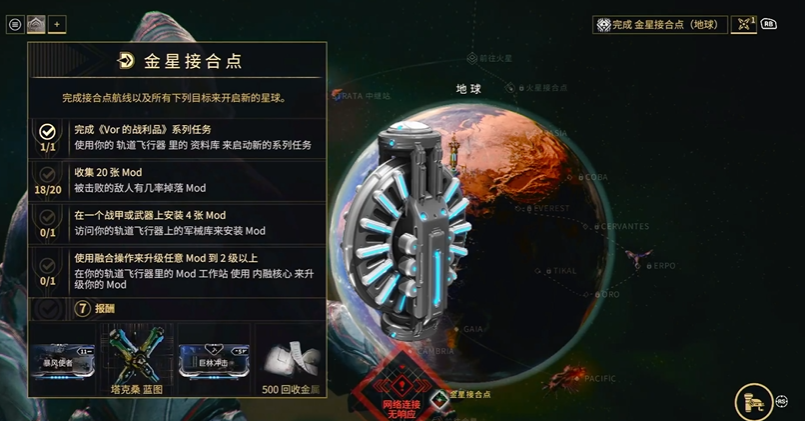
Task: View the 巨林冲击 mod reward
Action: click(x=214, y=355)
